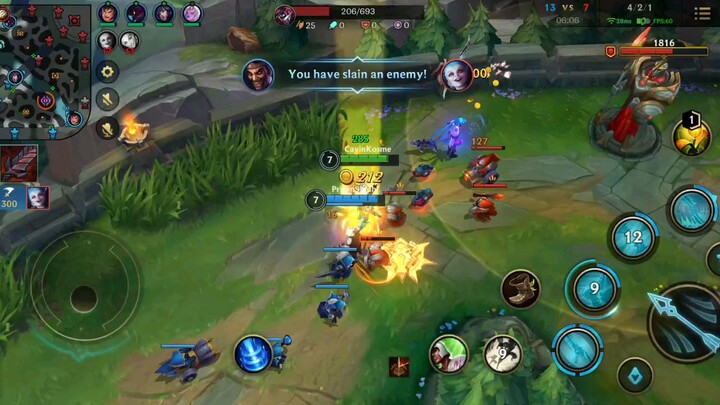
Task: Tap the minimap in the corner
Action: click(45, 70)
